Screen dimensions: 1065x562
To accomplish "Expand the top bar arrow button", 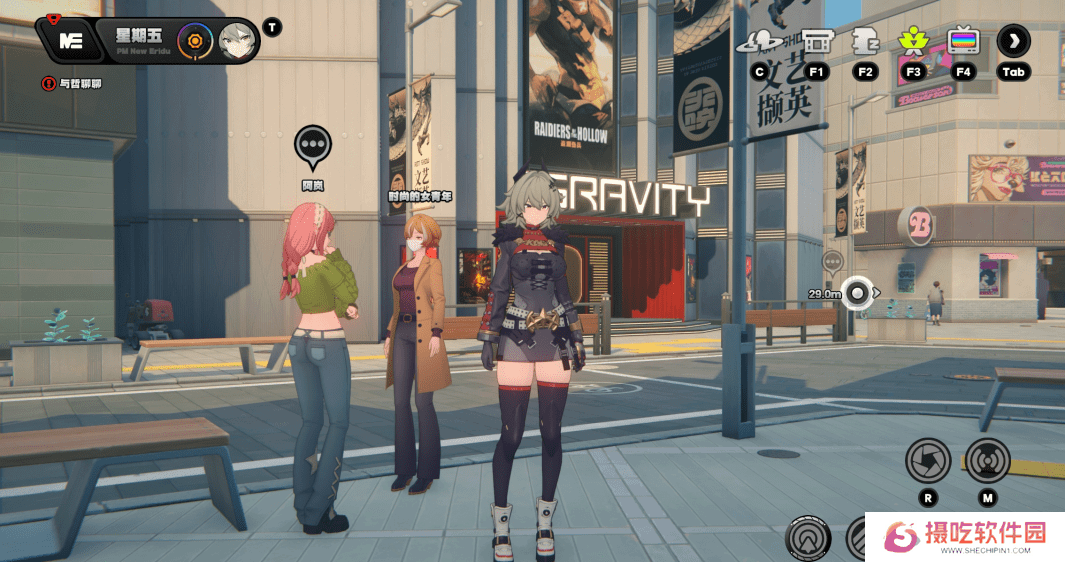I will point(1013,41).
